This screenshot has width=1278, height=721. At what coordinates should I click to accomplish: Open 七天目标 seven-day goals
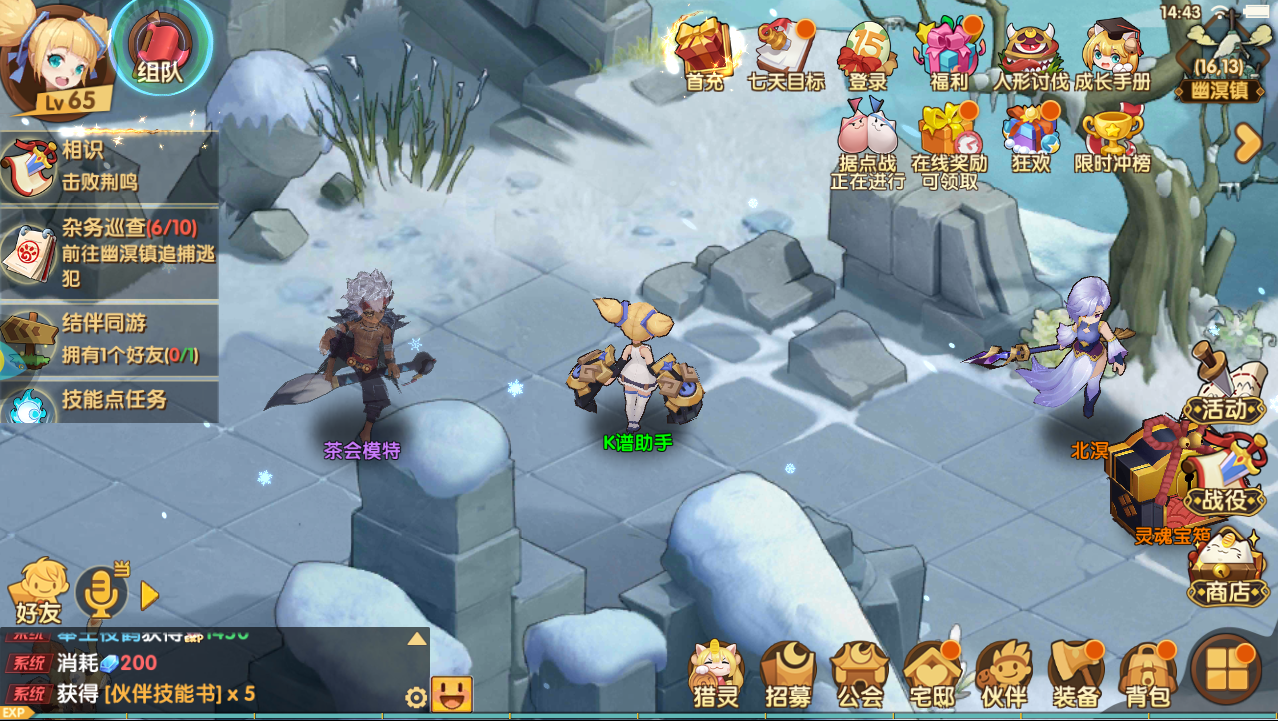[786, 55]
